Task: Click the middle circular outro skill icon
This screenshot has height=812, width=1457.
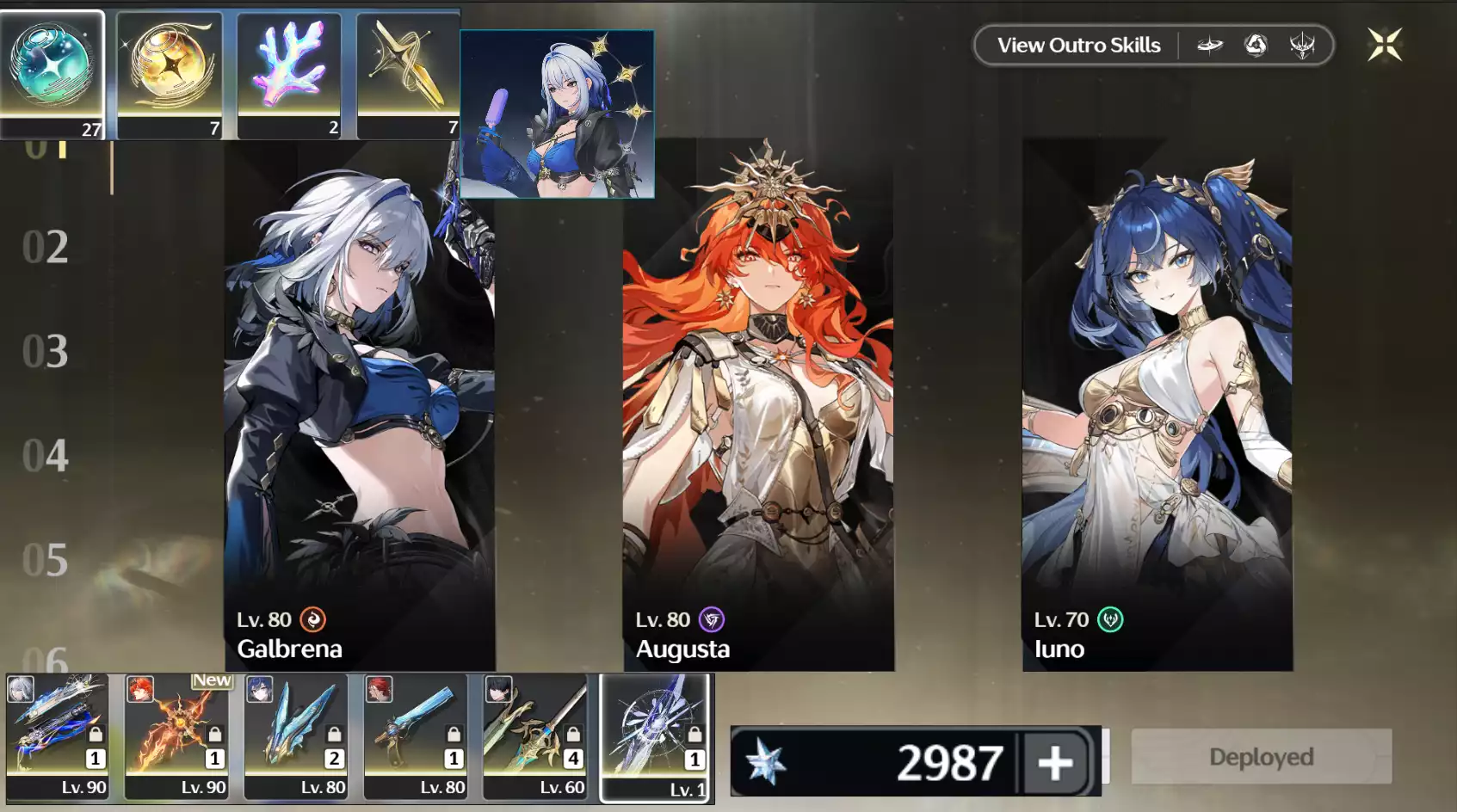Action: tap(1254, 45)
